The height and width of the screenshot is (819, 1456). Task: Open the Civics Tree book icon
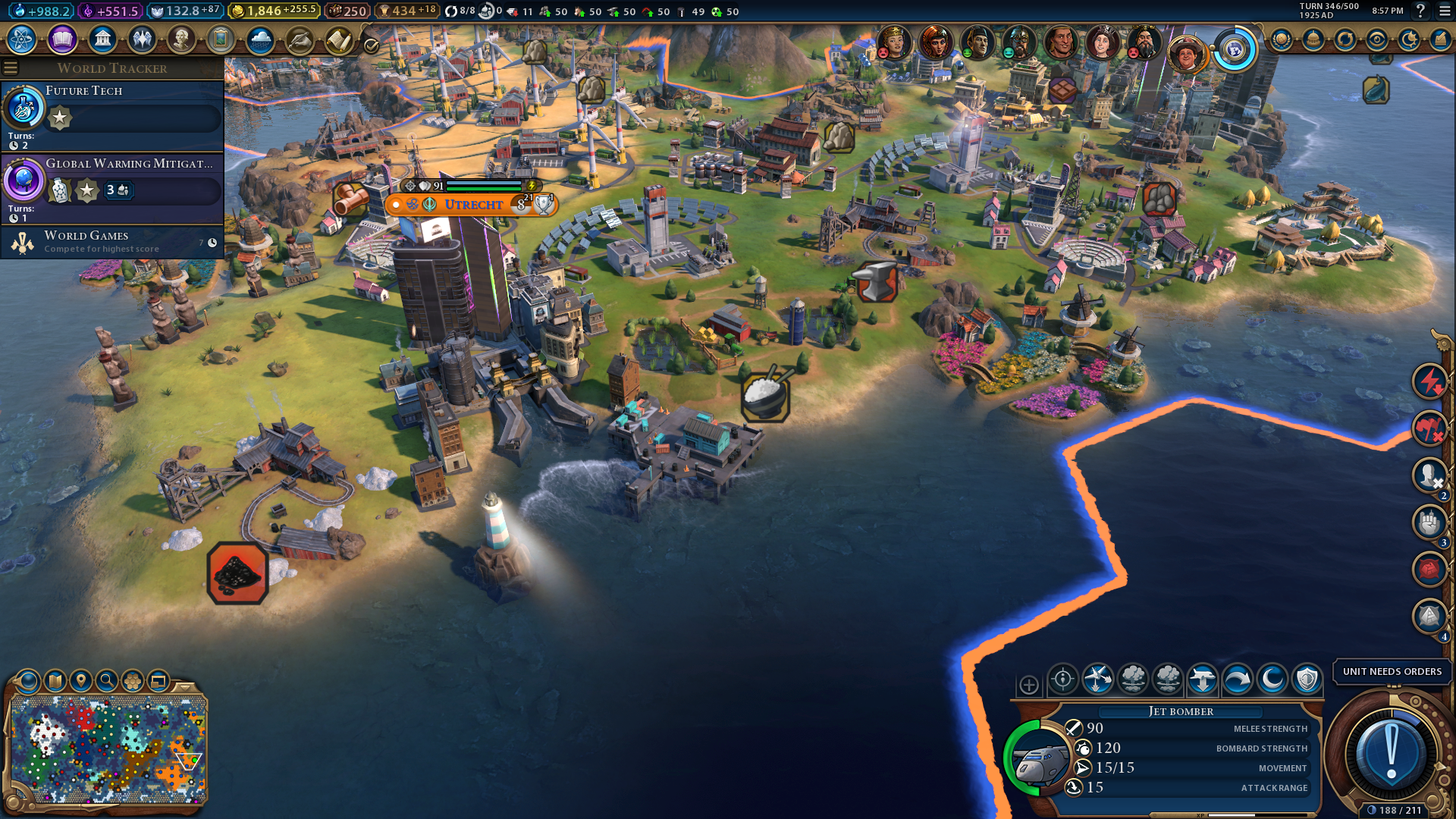[62, 39]
